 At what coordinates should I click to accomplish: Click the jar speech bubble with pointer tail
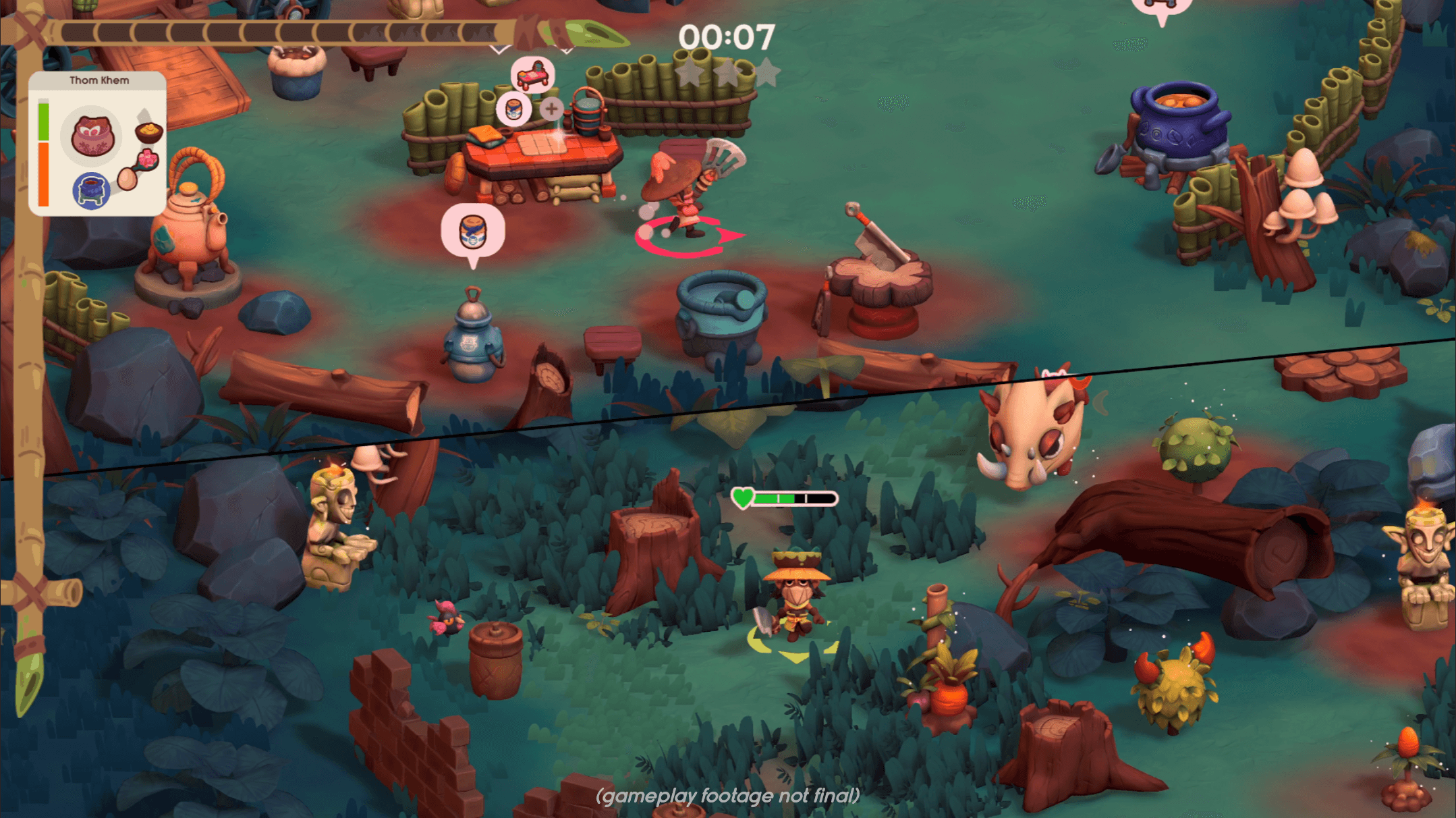[x=472, y=231]
